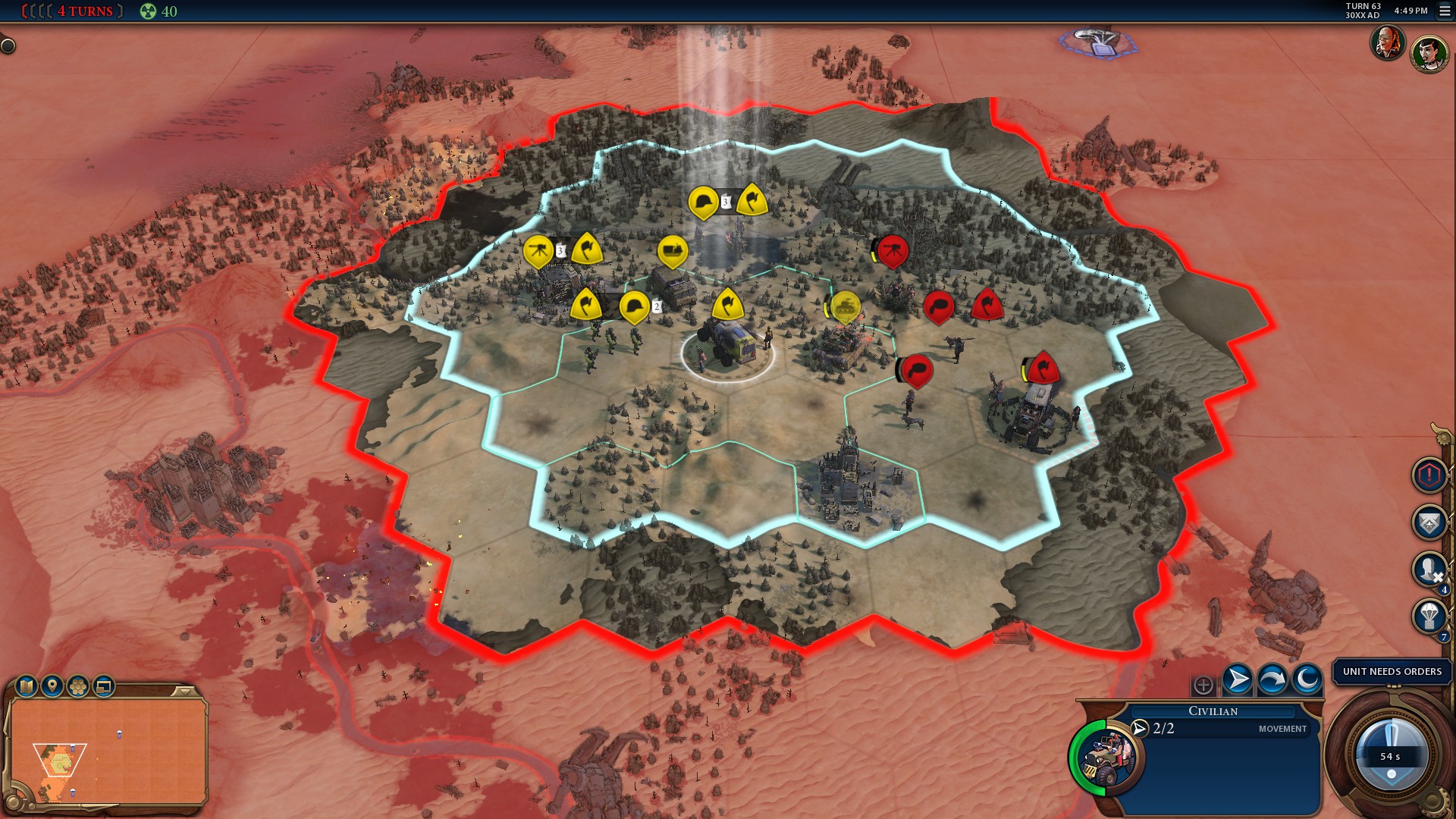The height and width of the screenshot is (819, 1456).
Task: Select the Sleep action for the unit
Action: click(1306, 678)
